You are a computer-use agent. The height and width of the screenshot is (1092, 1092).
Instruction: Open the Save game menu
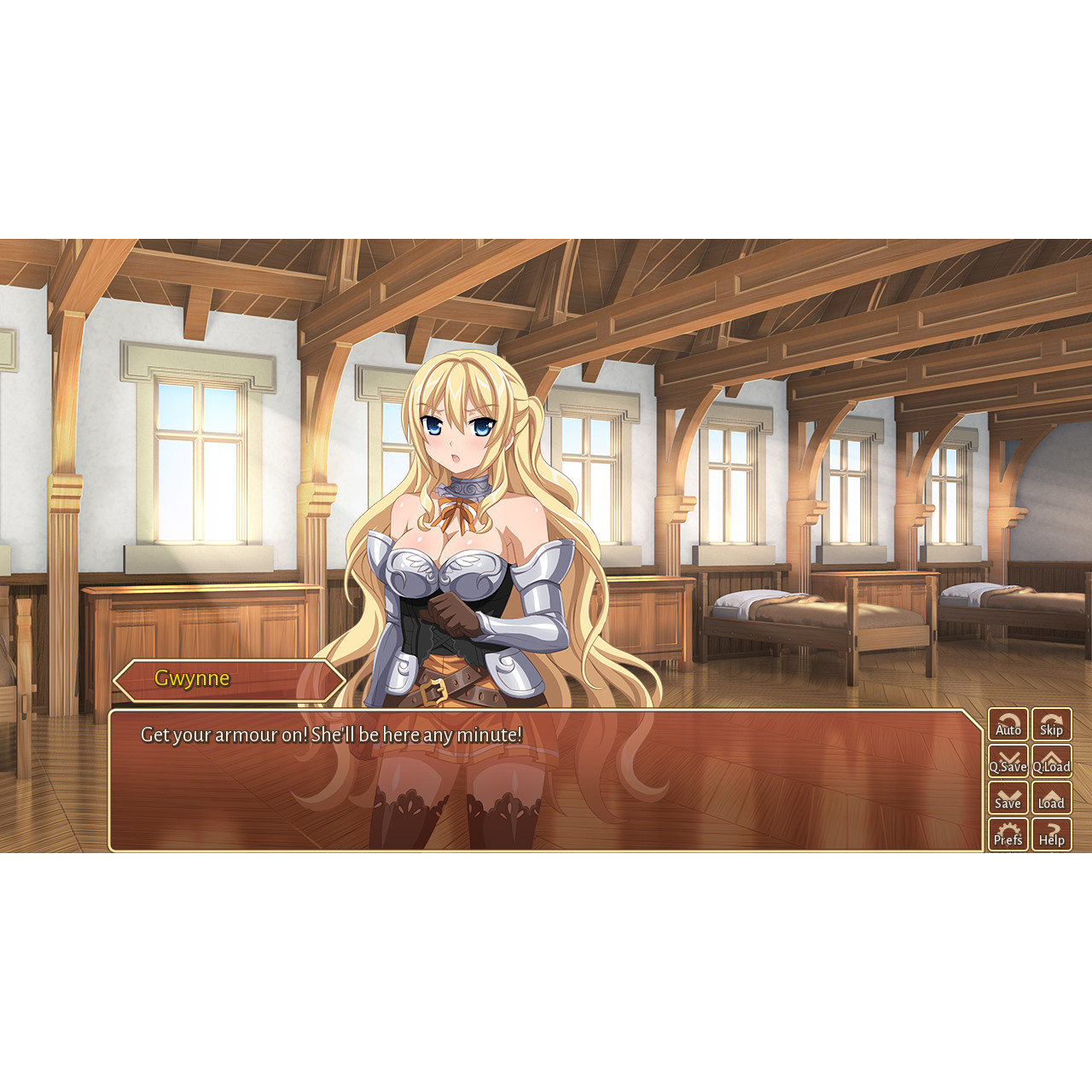coord(1008,798)
